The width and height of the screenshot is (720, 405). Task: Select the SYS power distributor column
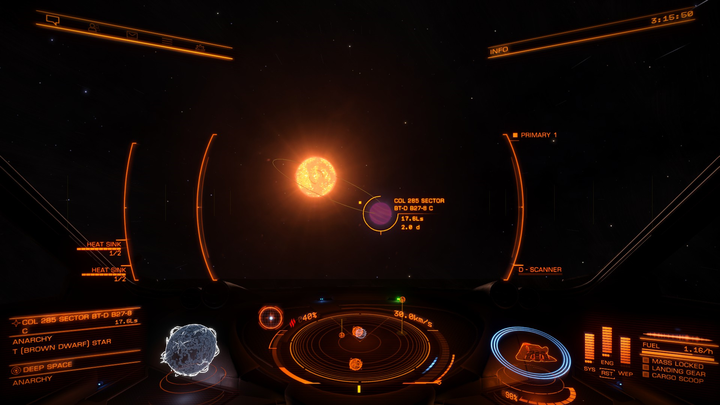coord(589,348)
